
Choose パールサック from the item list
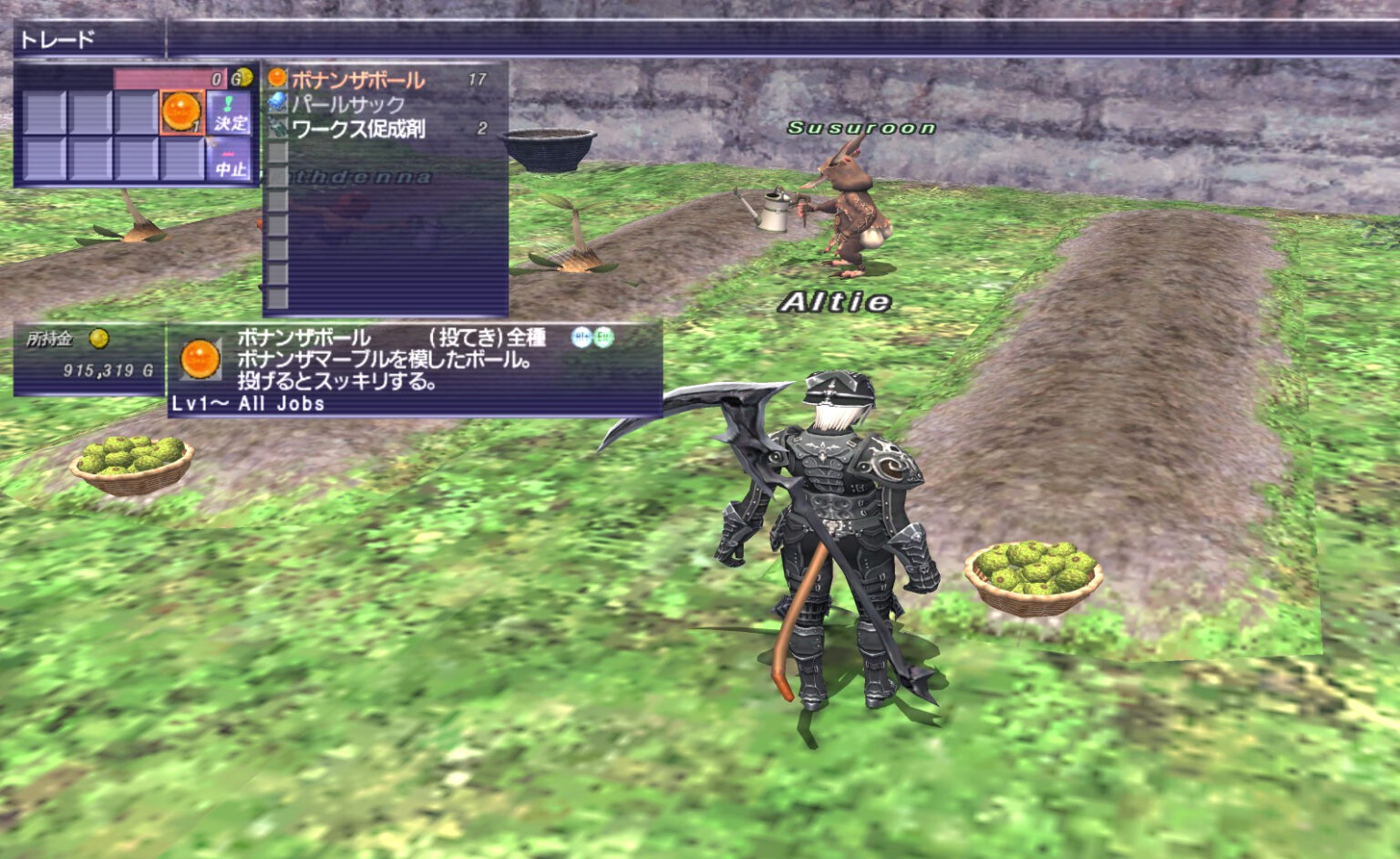pos(347,104)
